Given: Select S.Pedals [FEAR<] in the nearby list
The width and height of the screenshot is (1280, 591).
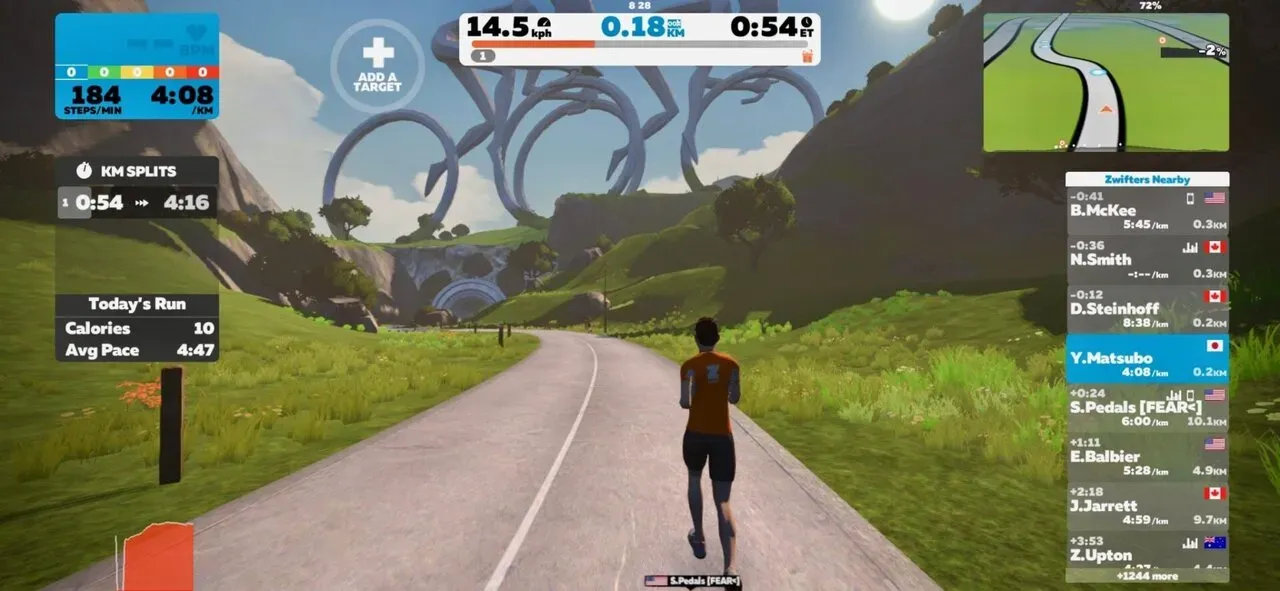Looking at the screenshot, I should click(1146, 407).
